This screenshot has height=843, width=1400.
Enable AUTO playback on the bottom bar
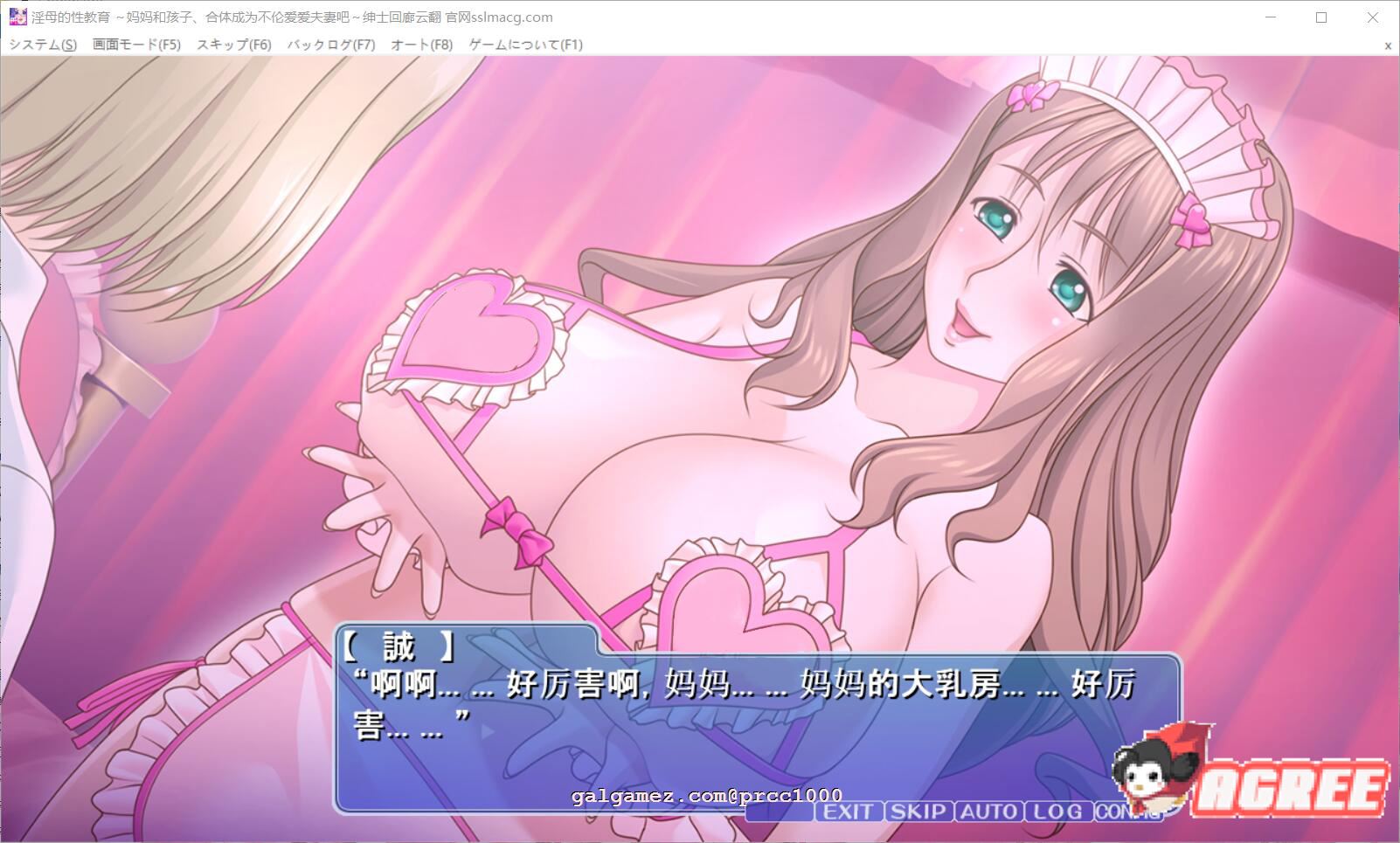point(988,812)
